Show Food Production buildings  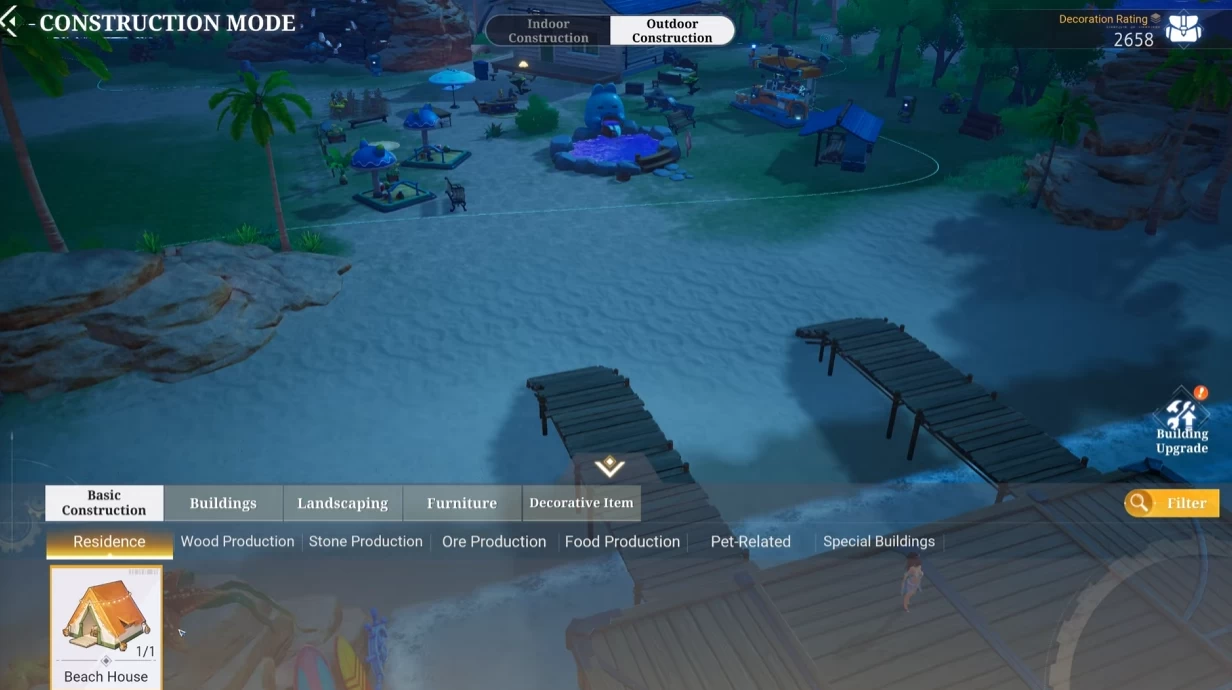[622, 542]
